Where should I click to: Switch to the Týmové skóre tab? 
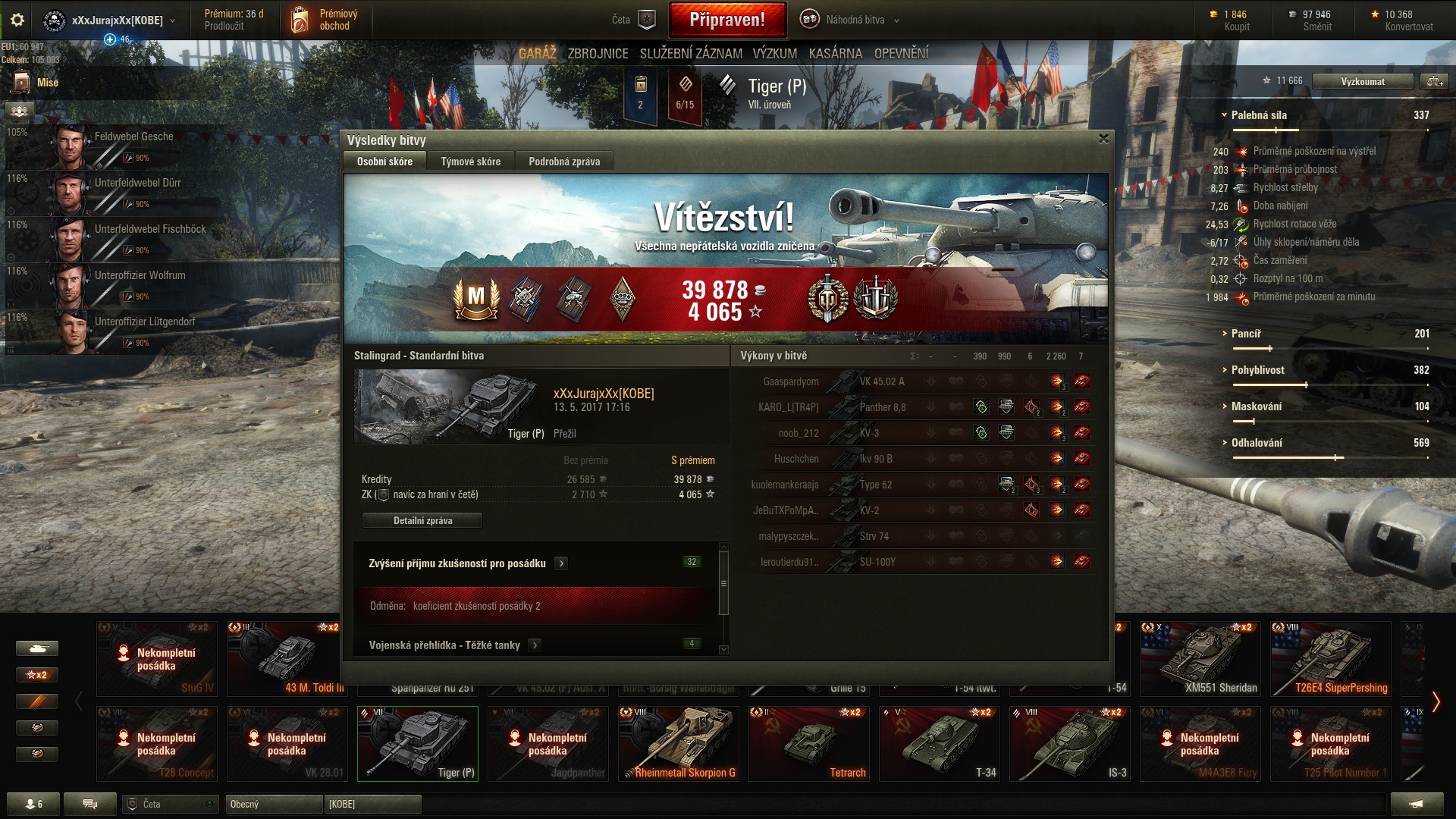(x=470, y=162)
